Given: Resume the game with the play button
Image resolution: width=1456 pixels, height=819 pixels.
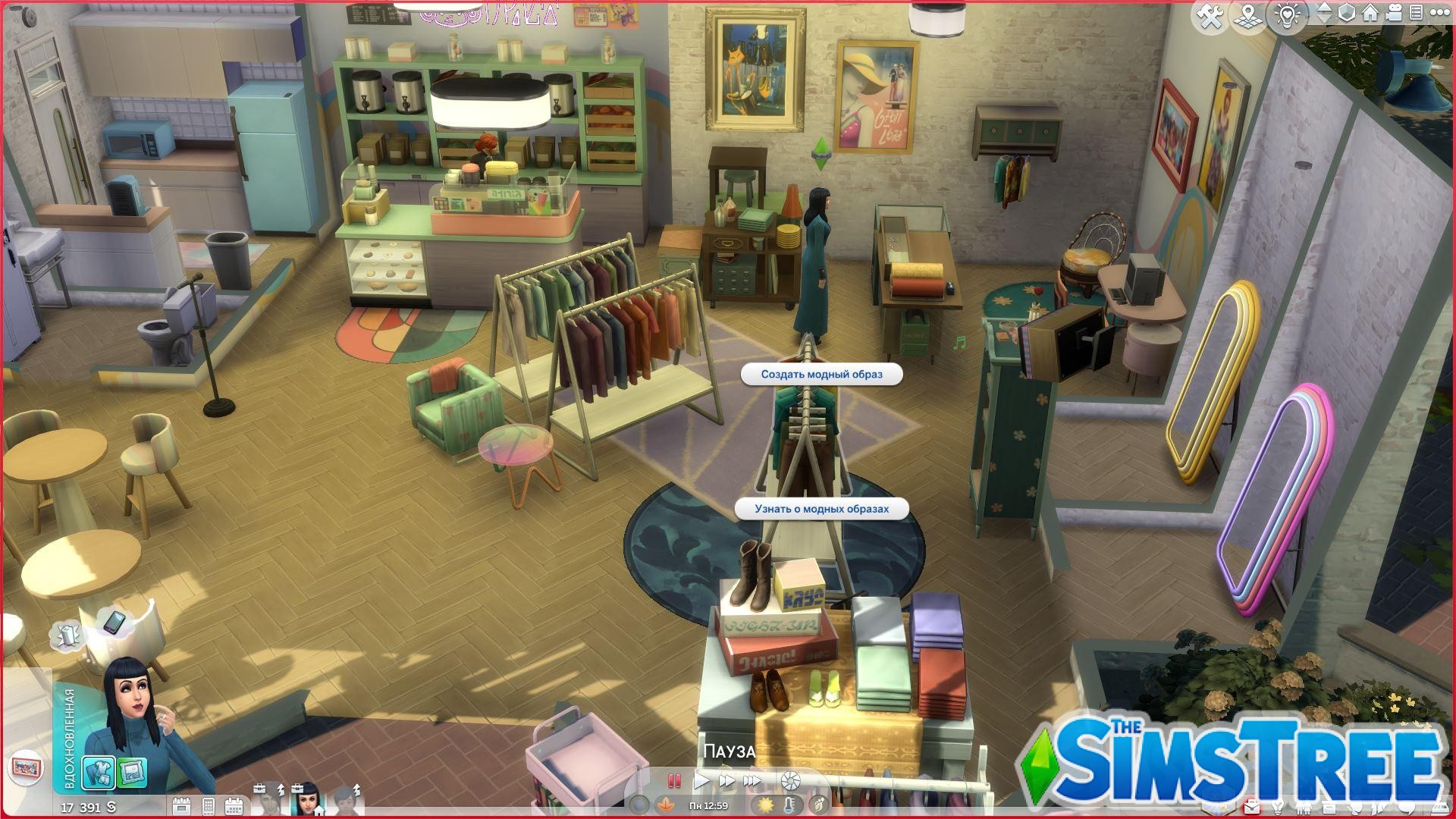Looking at the screenshot, I should coord(701,780).
